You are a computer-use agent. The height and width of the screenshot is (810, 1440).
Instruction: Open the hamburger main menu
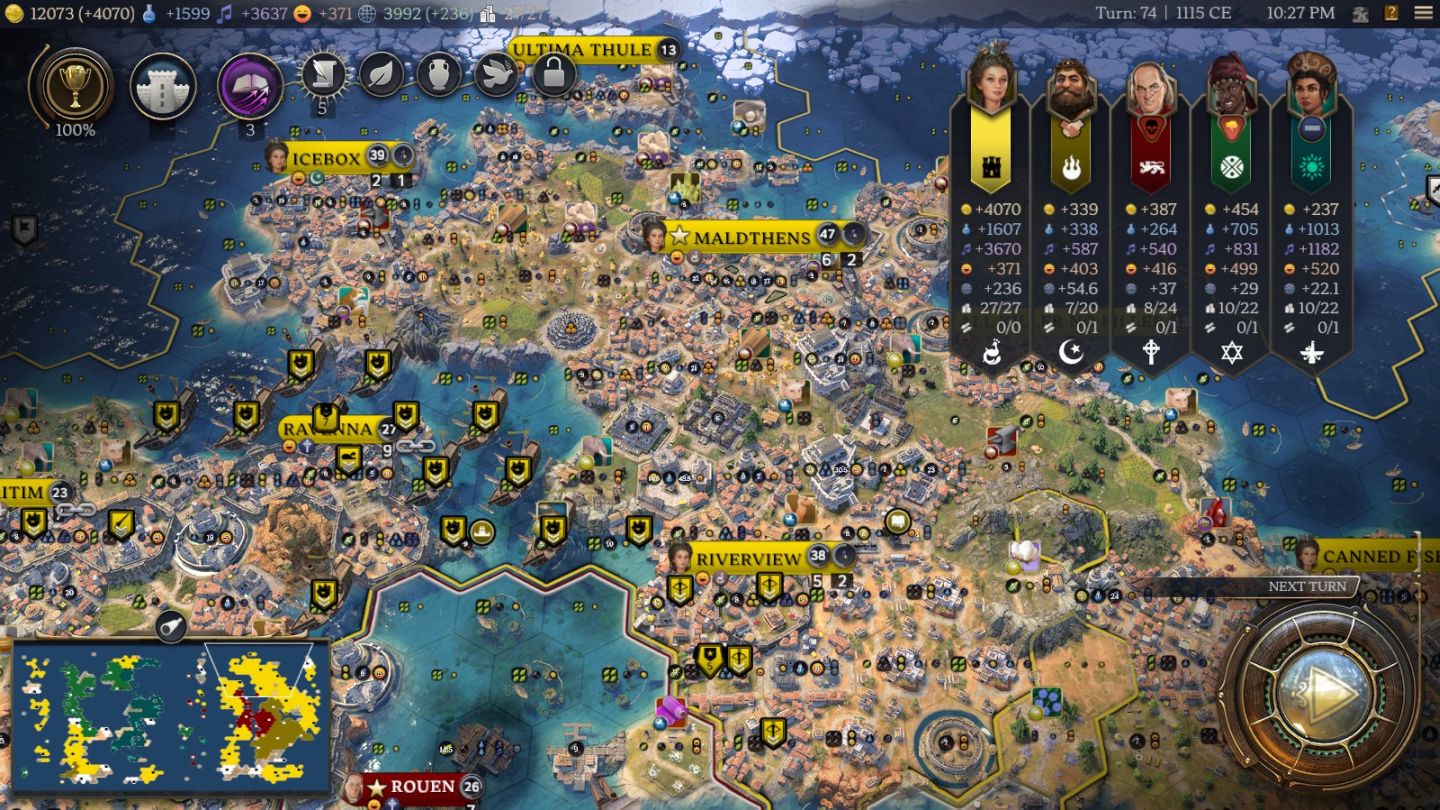pyautogui.click(x=1423, y=13)
